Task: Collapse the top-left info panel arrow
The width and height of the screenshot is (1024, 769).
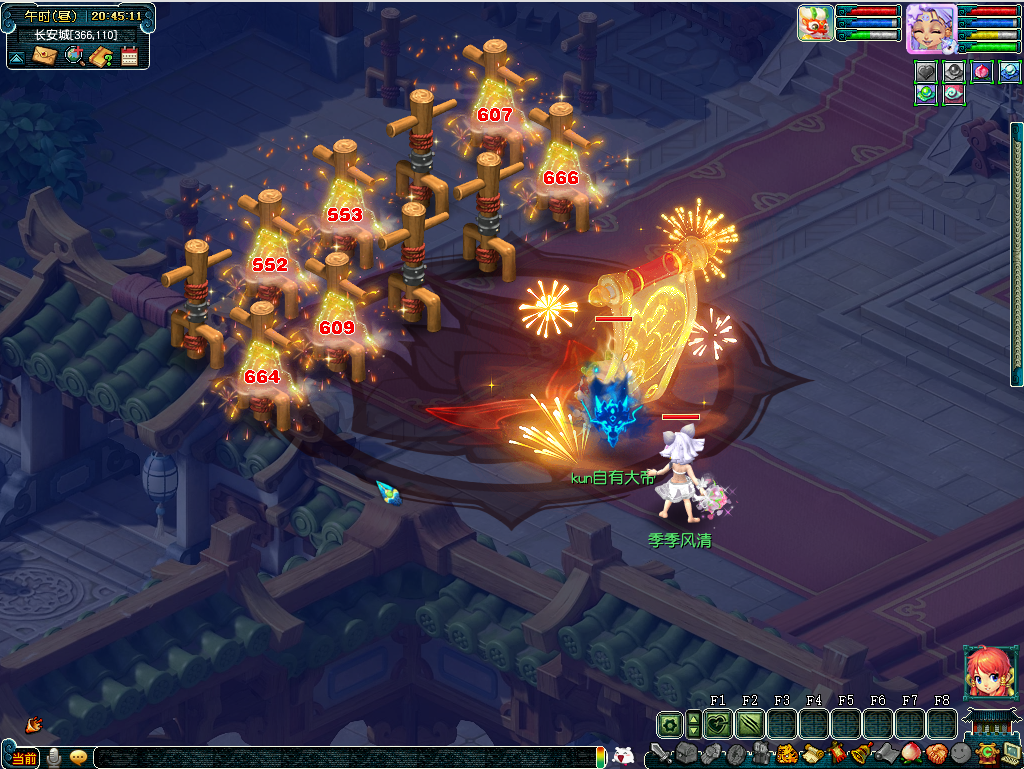Action: coord(17,57)
